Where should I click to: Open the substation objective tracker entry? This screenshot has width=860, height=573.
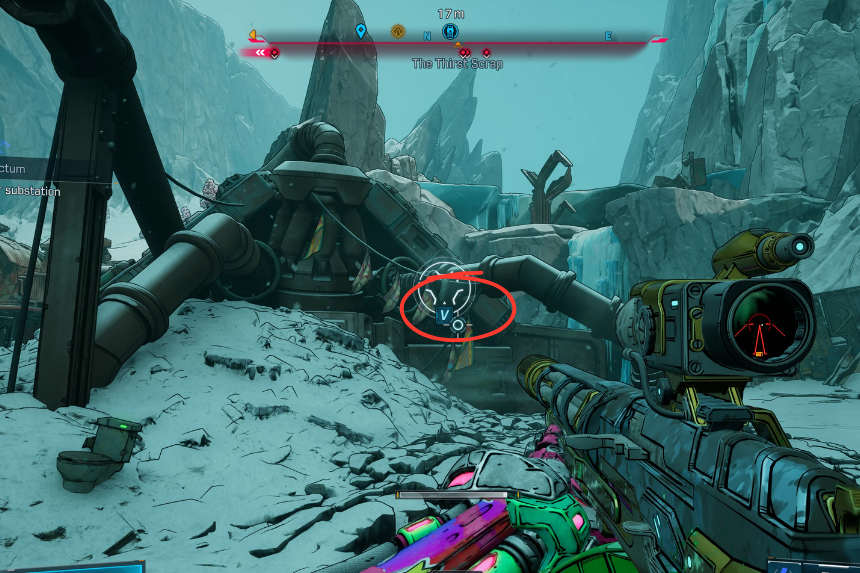(x=32, y=191)
